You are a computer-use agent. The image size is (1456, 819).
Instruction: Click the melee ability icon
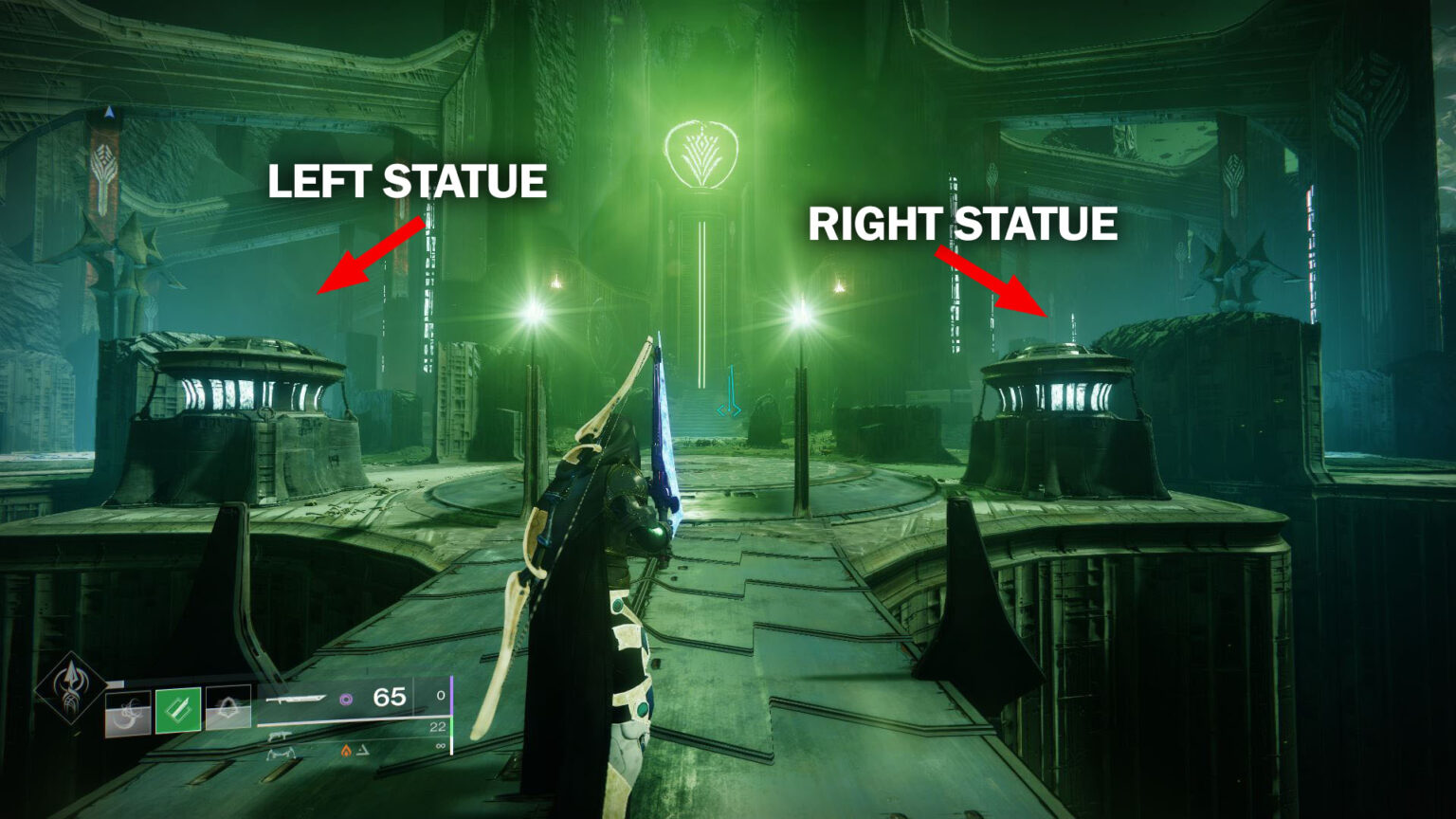[127, 713]
